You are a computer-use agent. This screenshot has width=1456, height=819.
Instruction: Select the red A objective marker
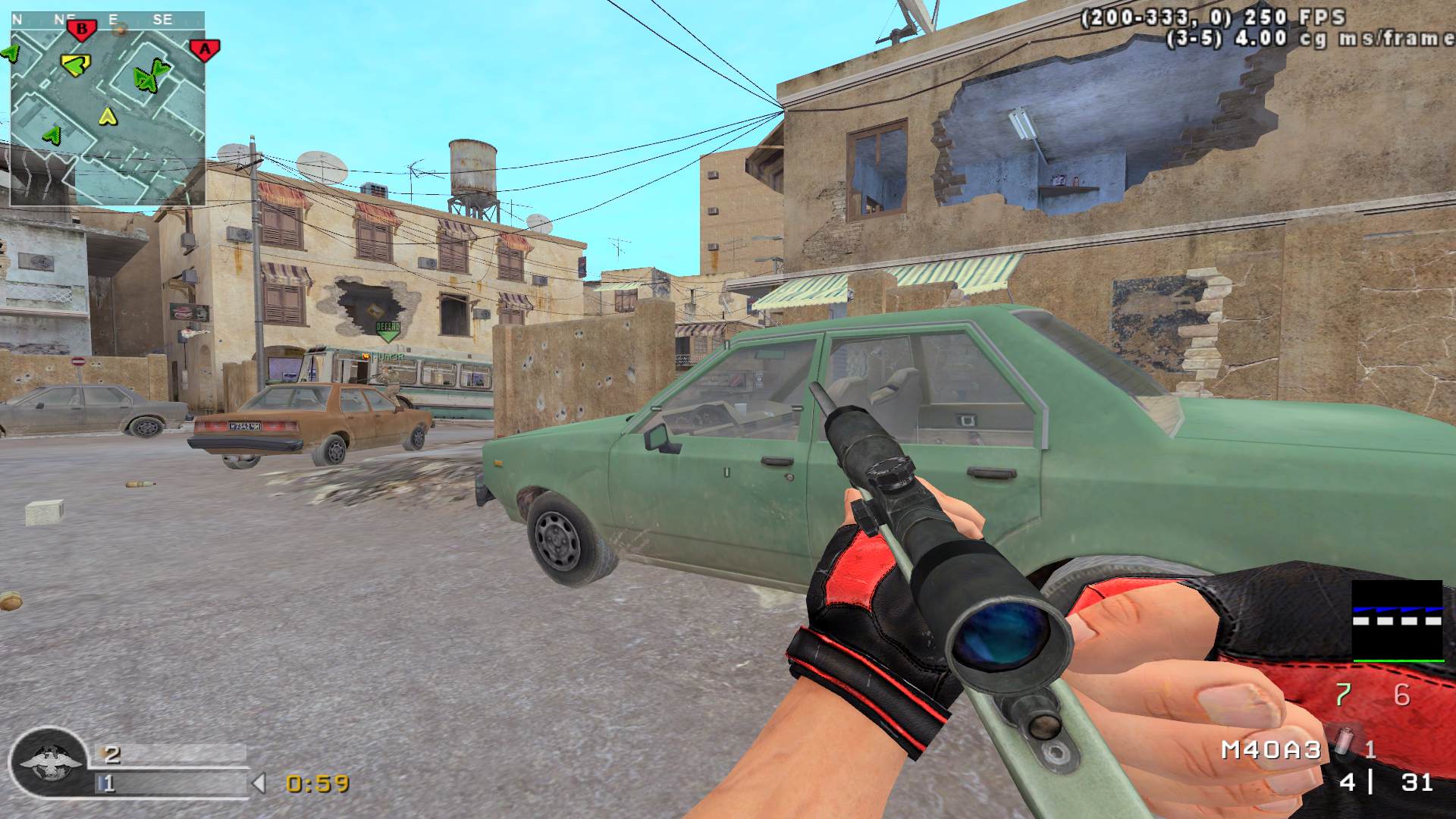tap(204, 50)
